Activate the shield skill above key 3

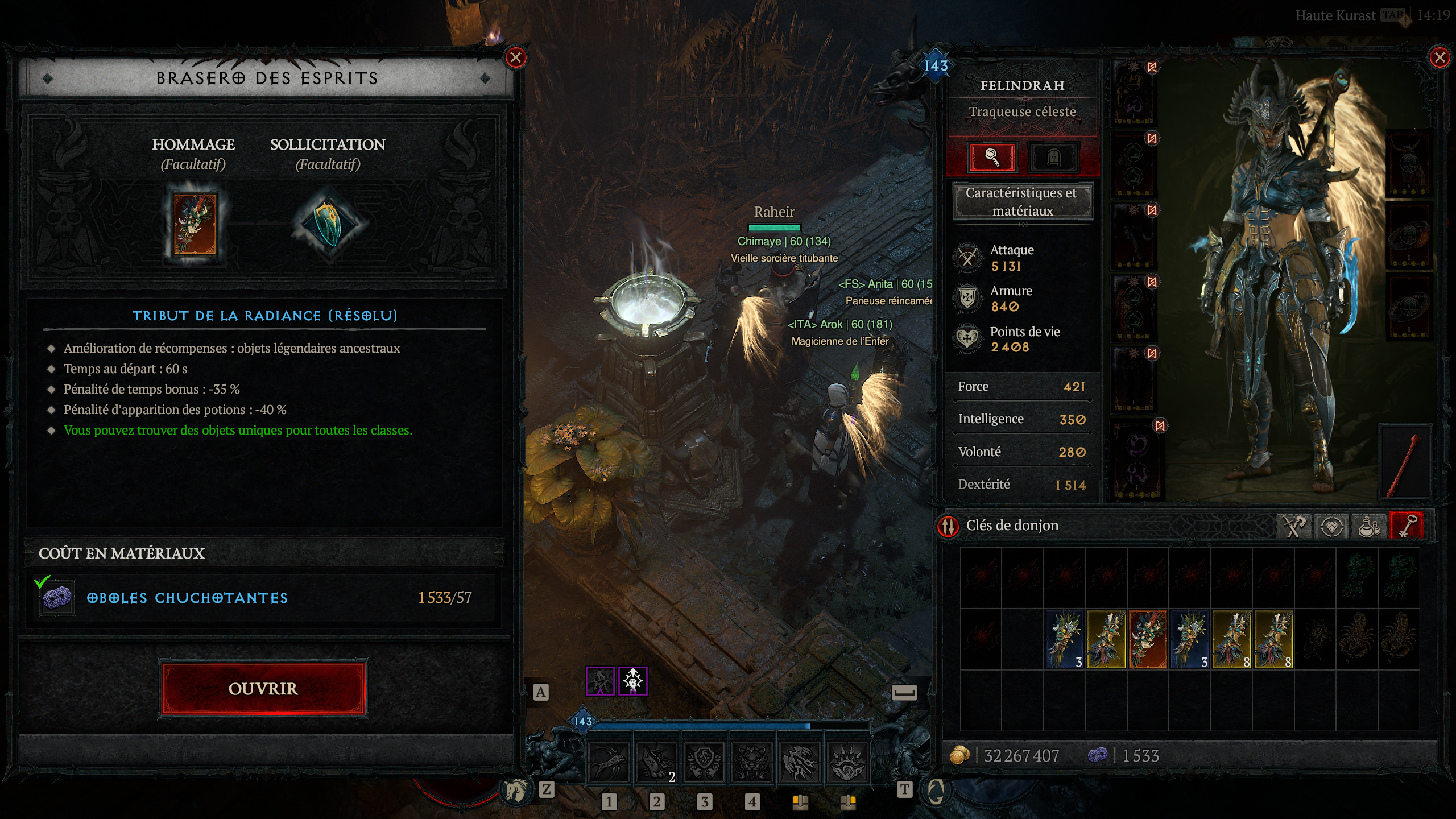pyautogui.click(x=704, y=762)
